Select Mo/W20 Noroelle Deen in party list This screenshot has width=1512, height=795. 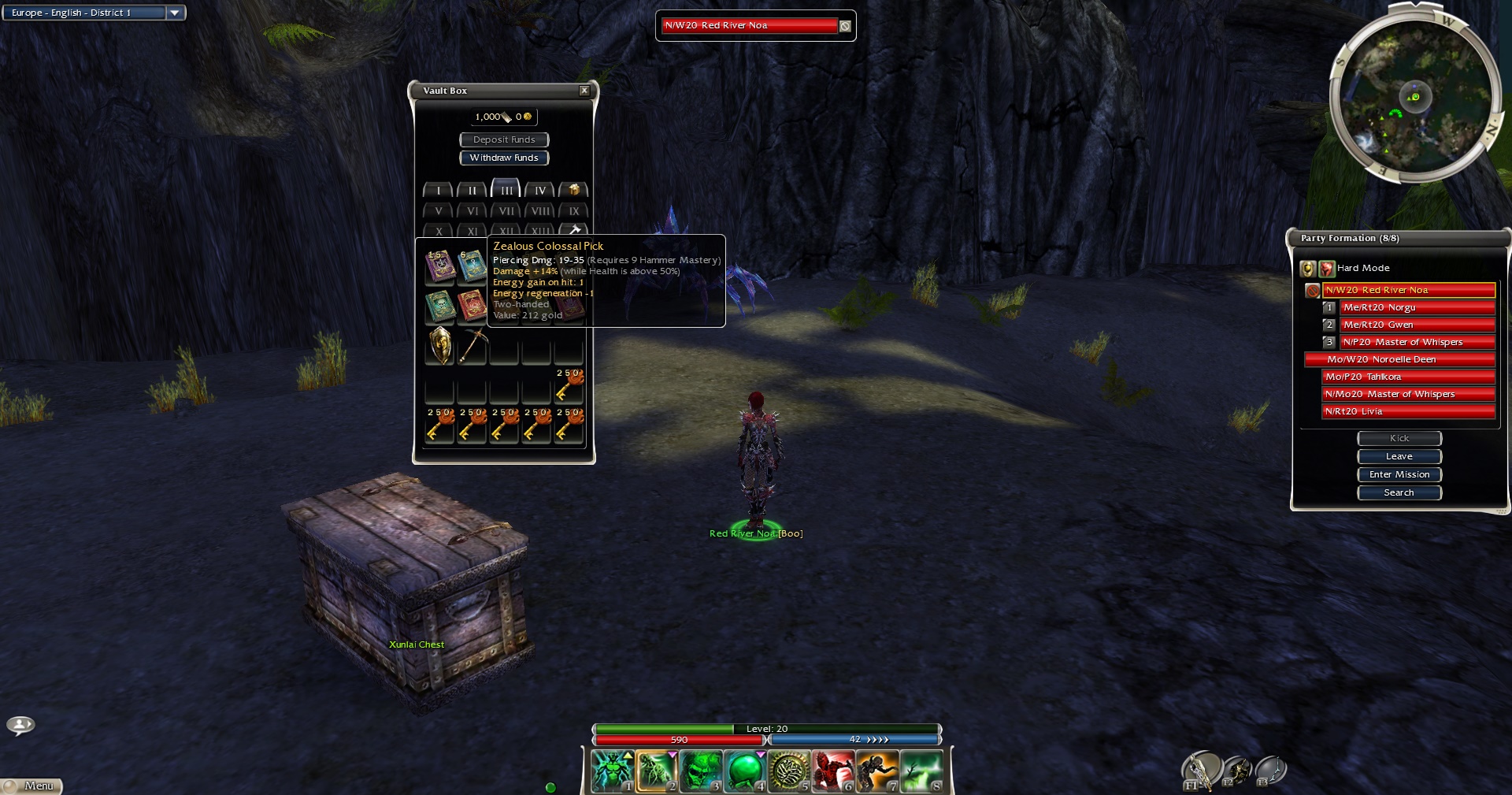(1399, 359)
